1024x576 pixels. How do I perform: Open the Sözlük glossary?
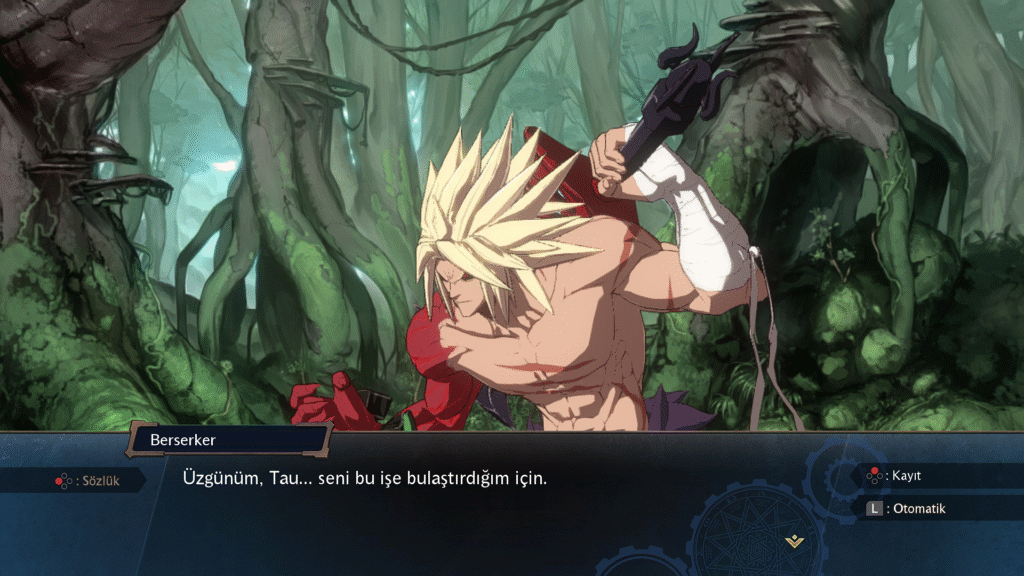coord(87,481)
